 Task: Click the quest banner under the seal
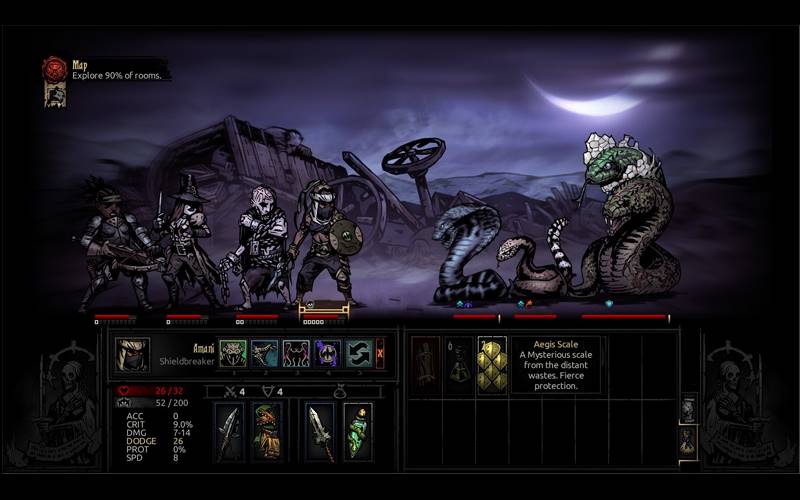[55, 94]
